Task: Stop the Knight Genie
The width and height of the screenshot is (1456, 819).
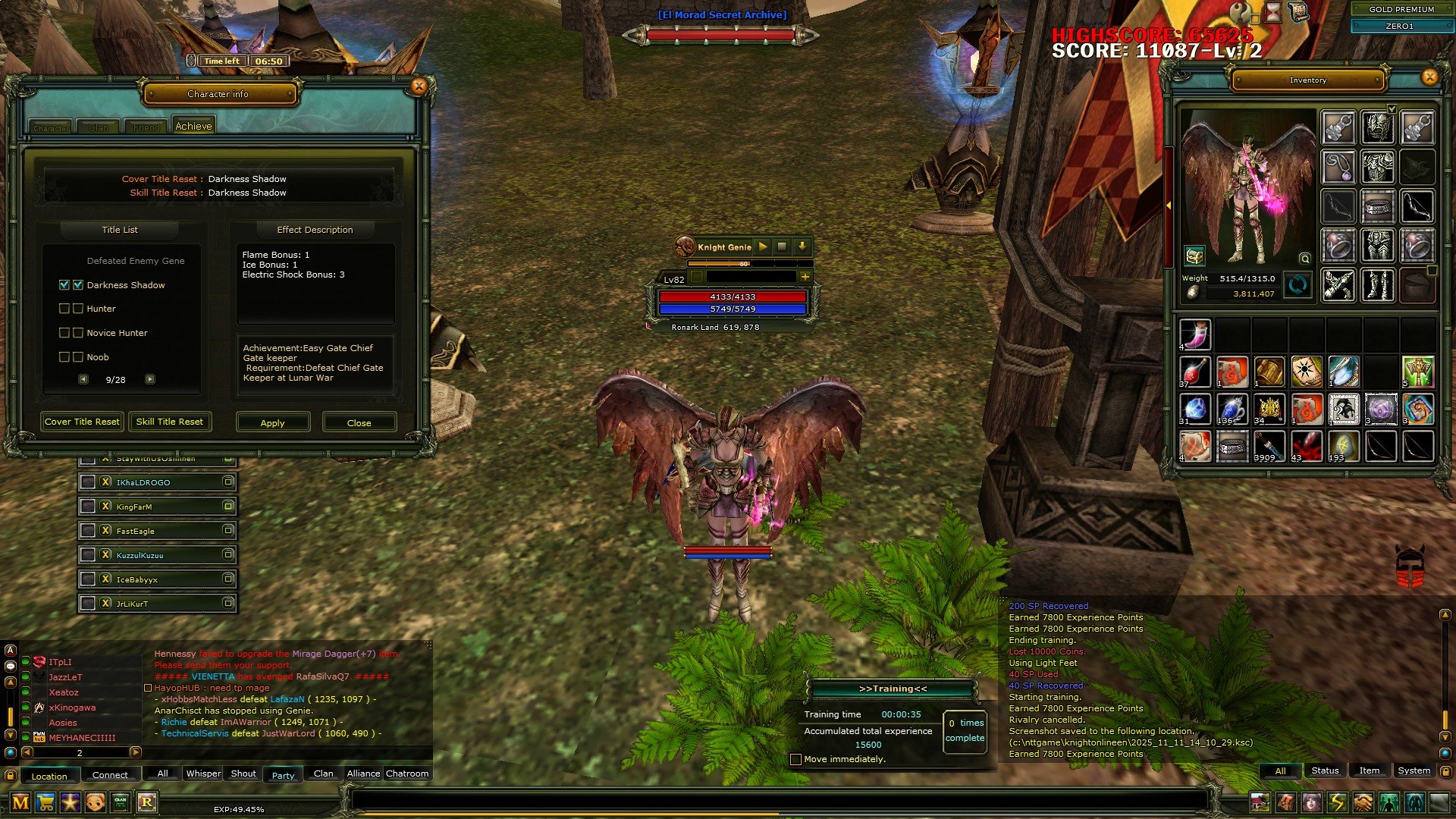Action: [x=782, y=246]
